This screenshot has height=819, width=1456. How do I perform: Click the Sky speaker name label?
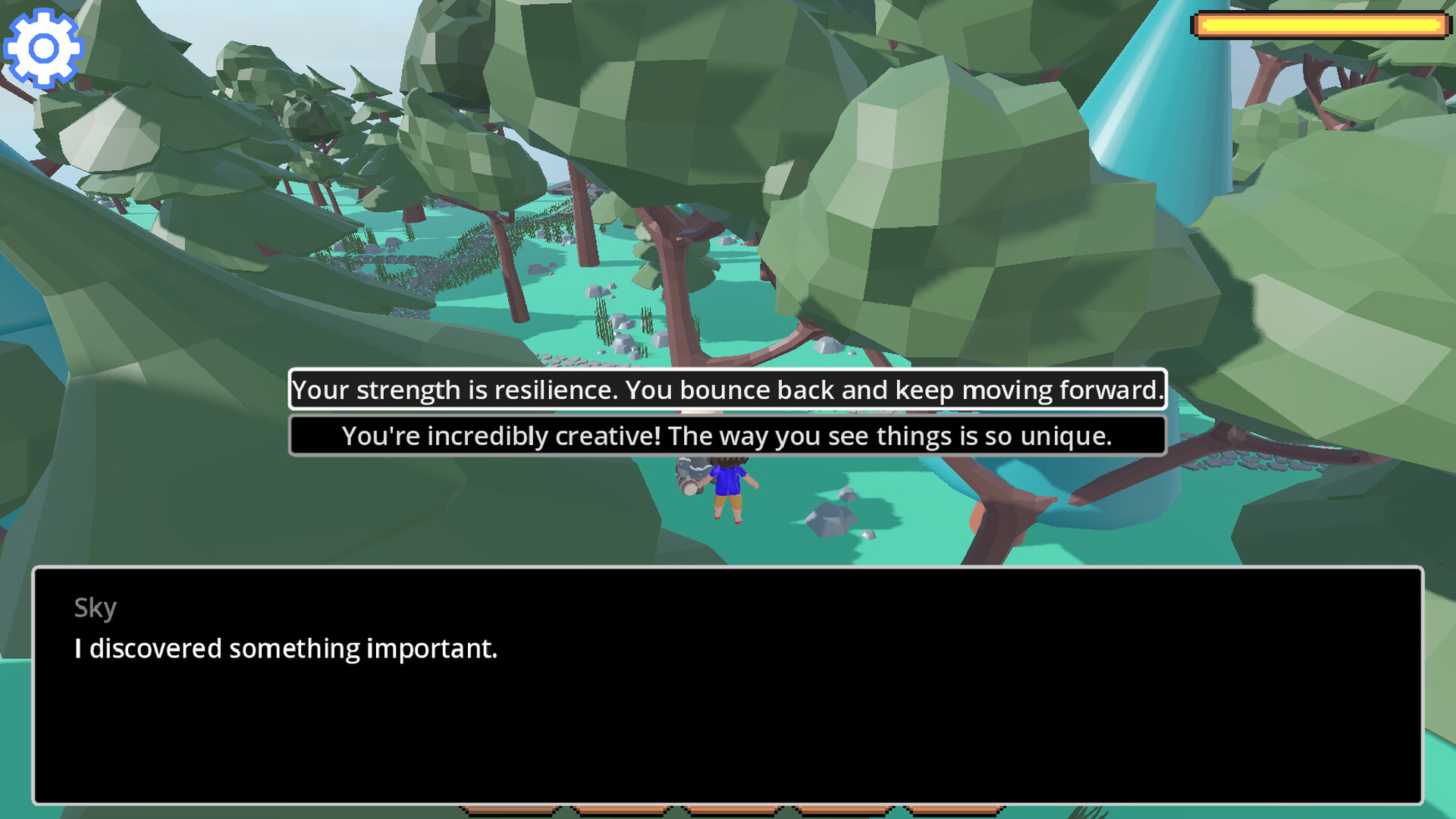95,607
